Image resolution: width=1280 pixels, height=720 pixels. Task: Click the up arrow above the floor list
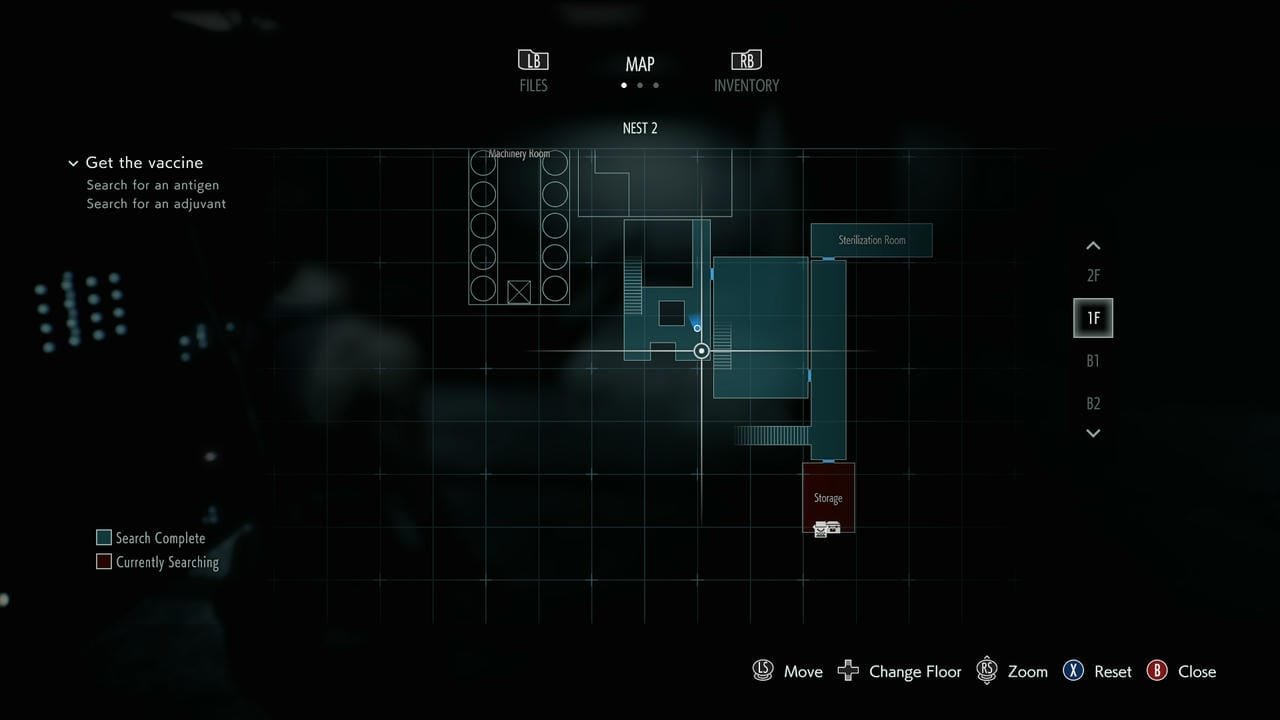point(1093,246)
